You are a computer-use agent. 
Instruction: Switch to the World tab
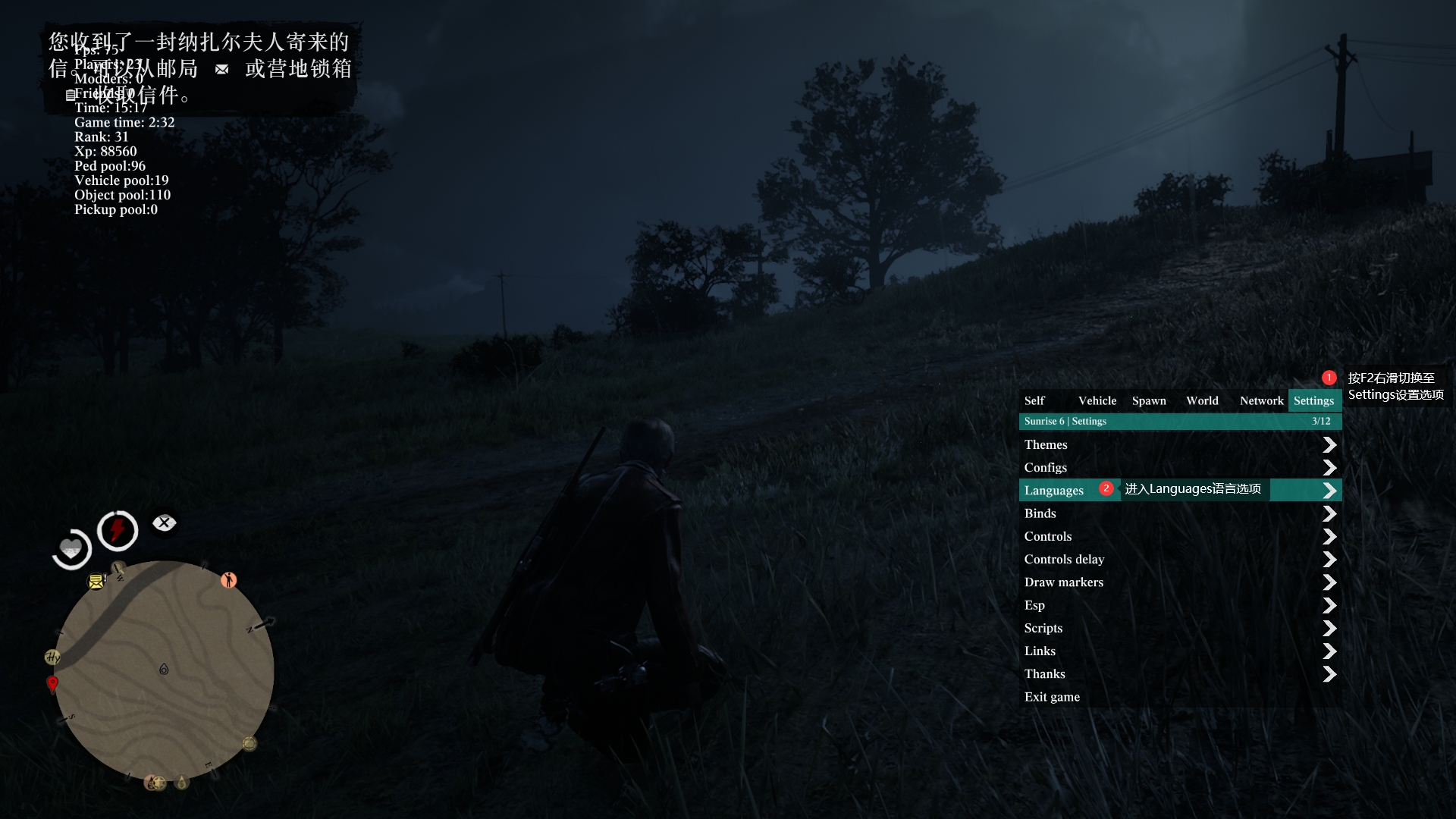point(1202,400)
